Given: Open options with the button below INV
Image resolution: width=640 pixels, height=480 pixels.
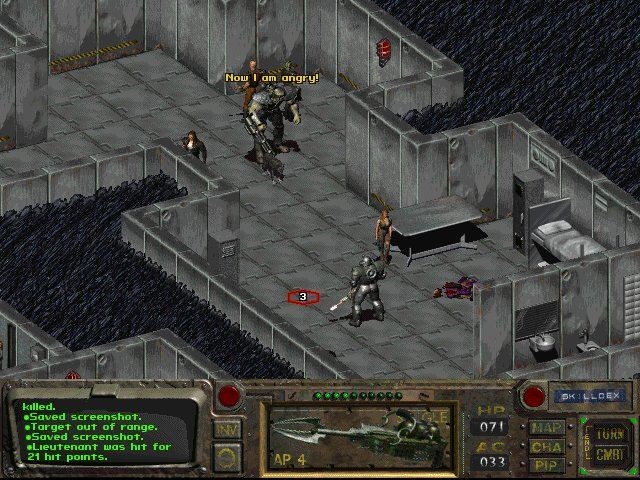Looking at the screenshot, I should click(x=227, y=458).
